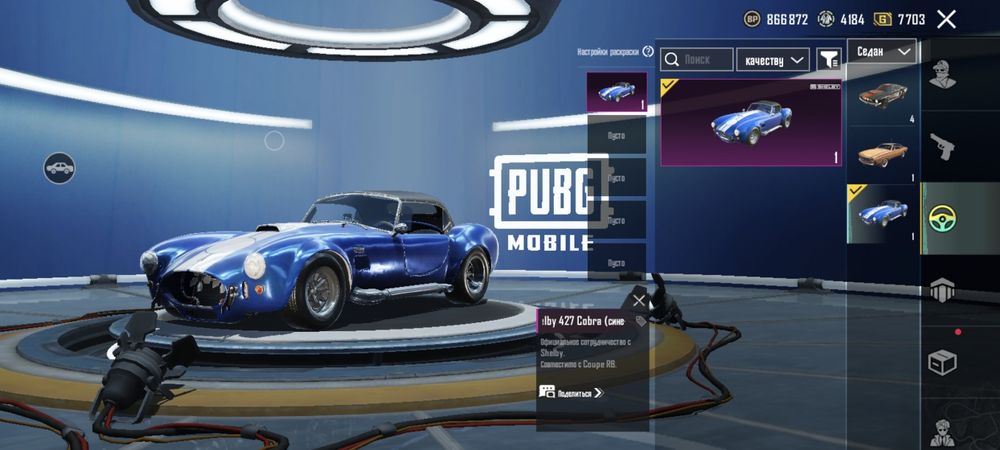Tap the tag icon beside the Cobra name

tap(639, 322)
